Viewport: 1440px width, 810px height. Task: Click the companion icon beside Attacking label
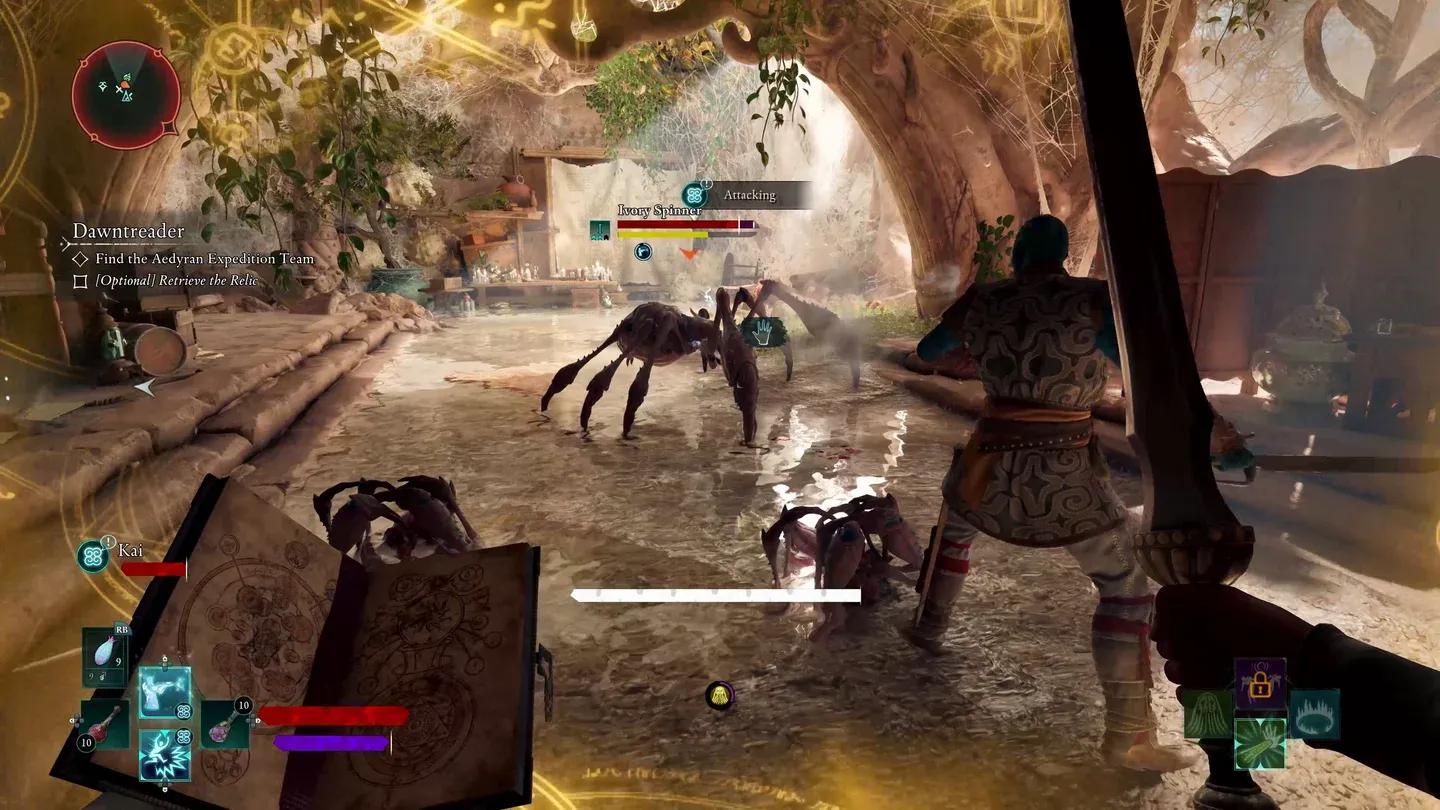point(695,195)
